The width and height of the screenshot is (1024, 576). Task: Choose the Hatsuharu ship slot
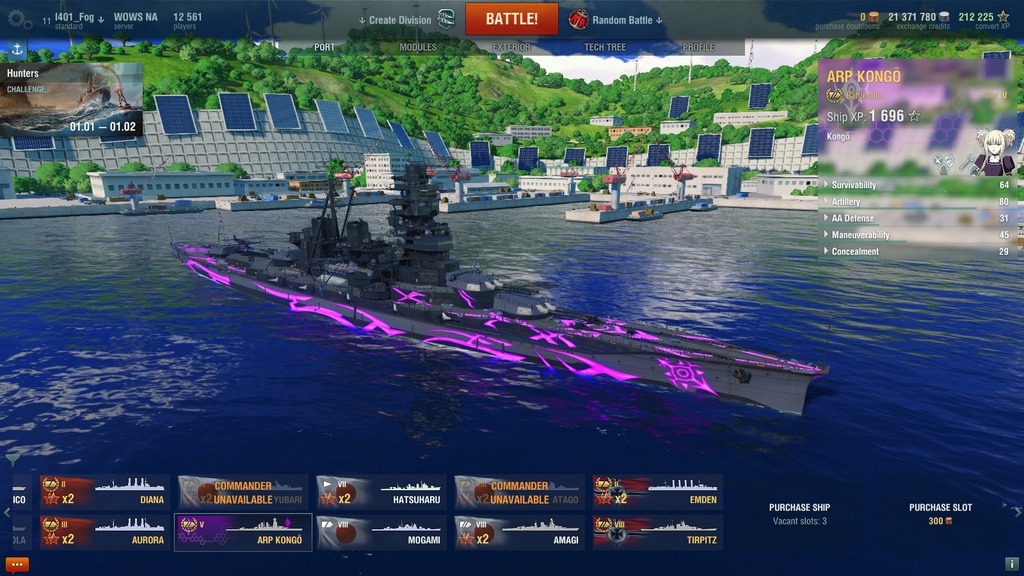381,492
